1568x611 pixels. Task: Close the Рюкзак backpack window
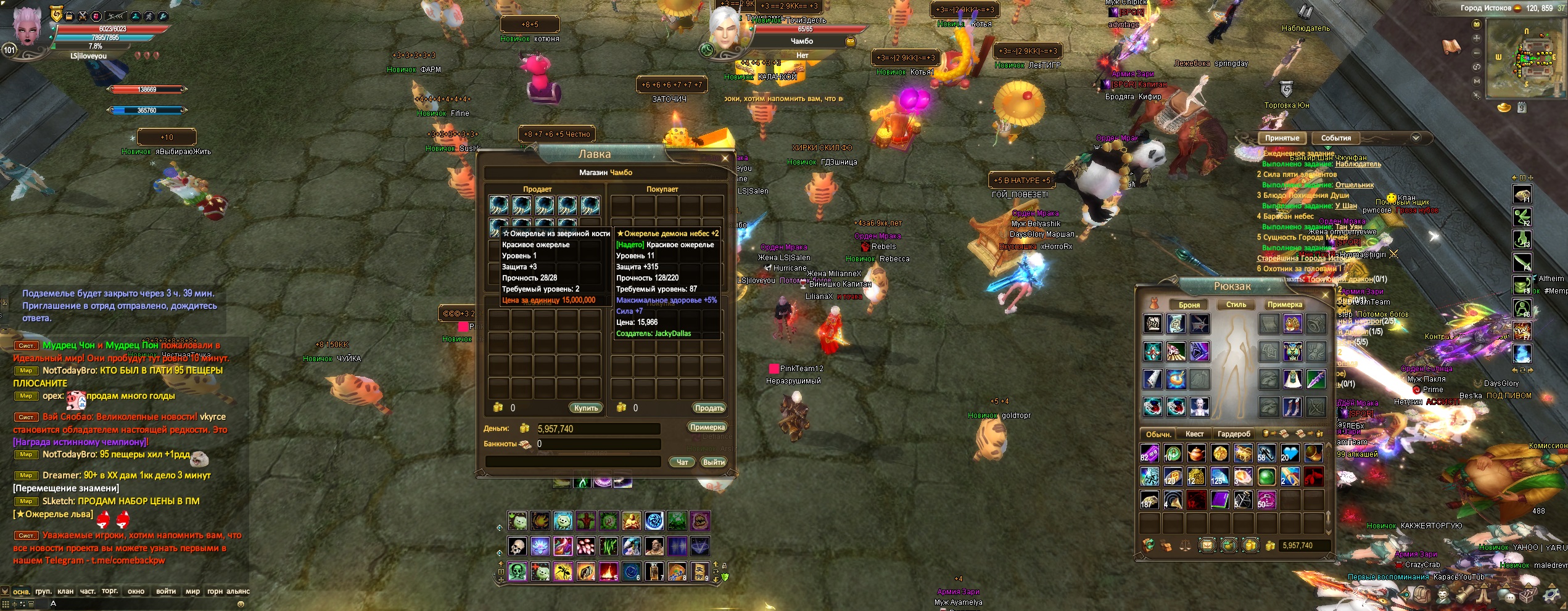tap(1325, 295)
